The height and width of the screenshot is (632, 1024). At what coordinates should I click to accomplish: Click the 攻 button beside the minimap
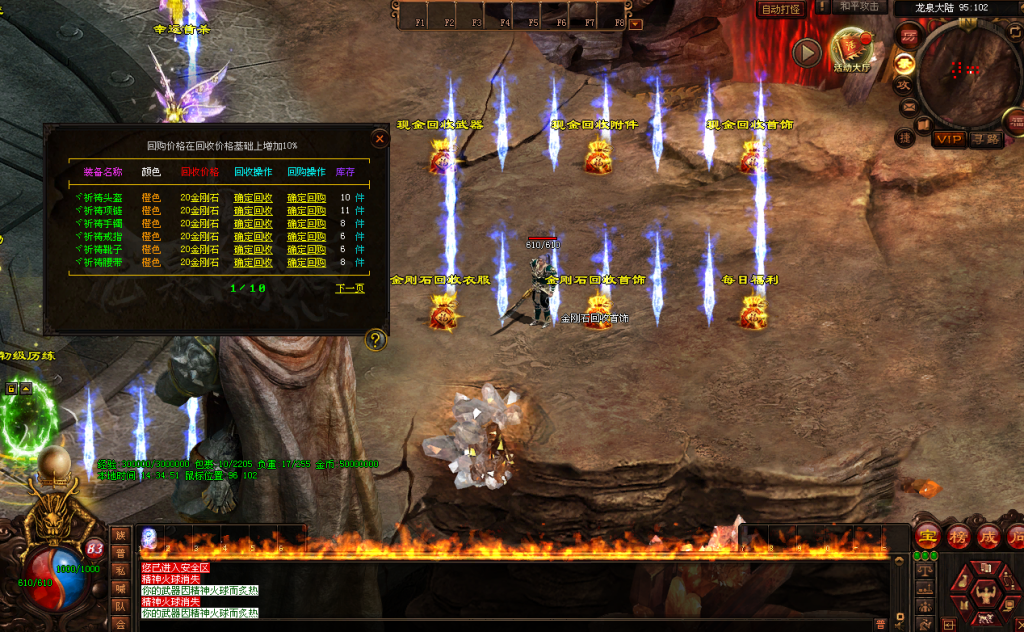tap(902, 85)
